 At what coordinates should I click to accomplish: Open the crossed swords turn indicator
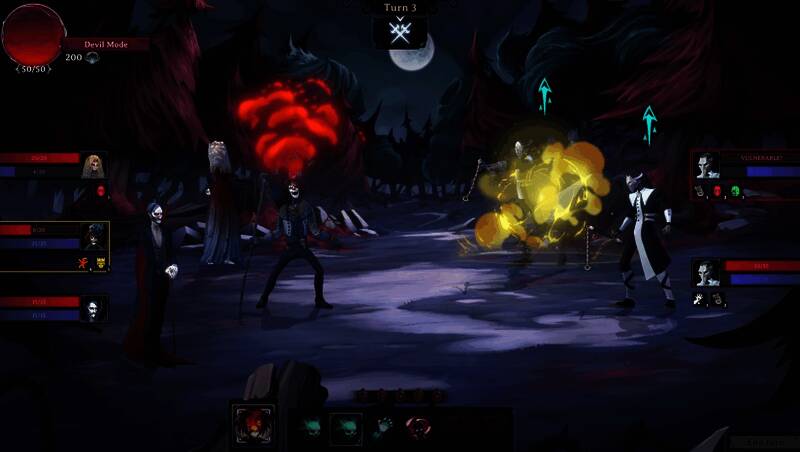tap(400, 33)
